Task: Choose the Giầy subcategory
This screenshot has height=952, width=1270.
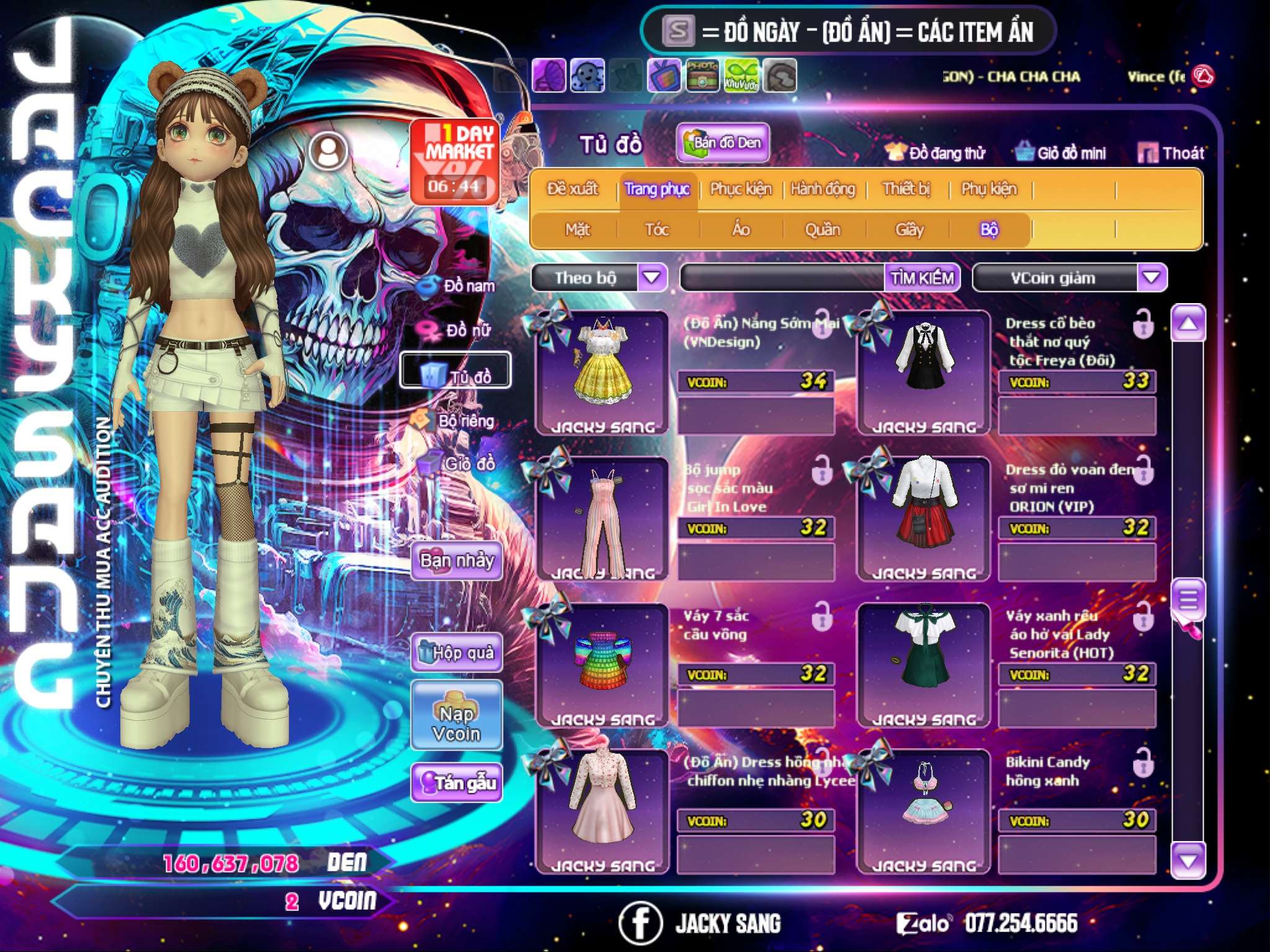Action: [x=909, y=230]
